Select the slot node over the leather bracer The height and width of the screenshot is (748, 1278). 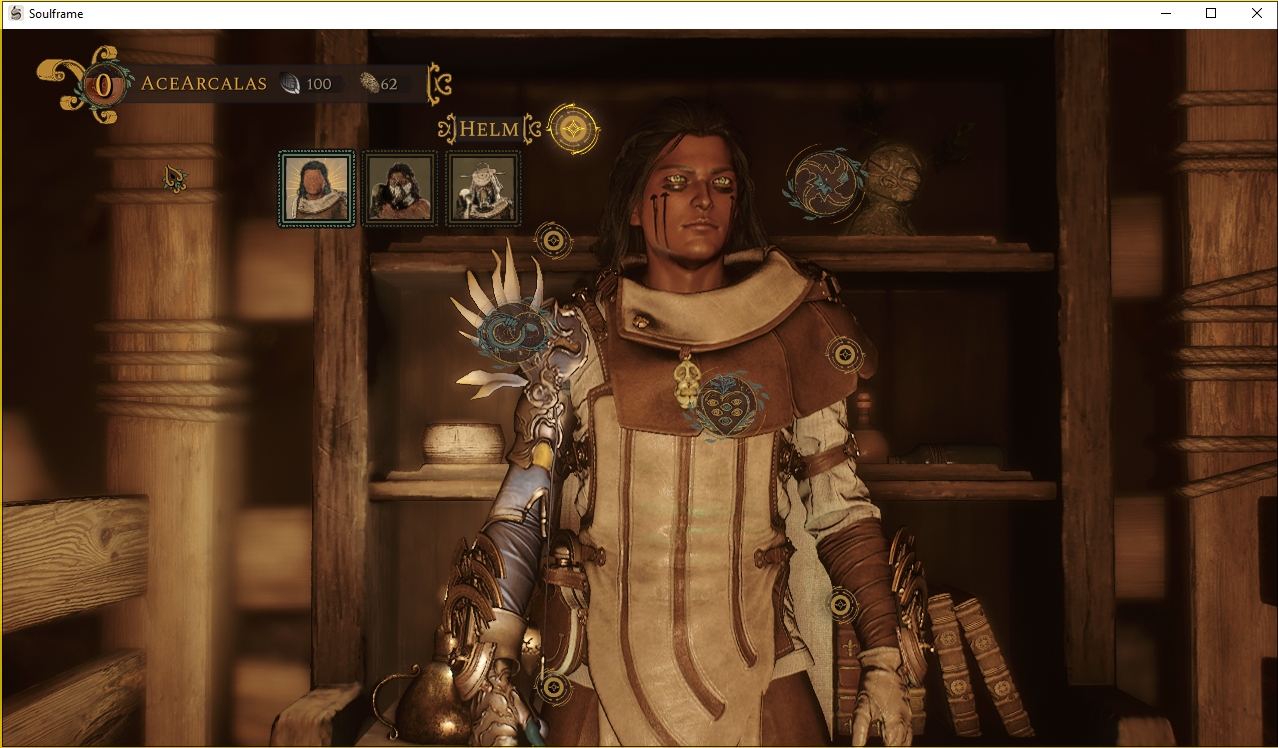842,604
